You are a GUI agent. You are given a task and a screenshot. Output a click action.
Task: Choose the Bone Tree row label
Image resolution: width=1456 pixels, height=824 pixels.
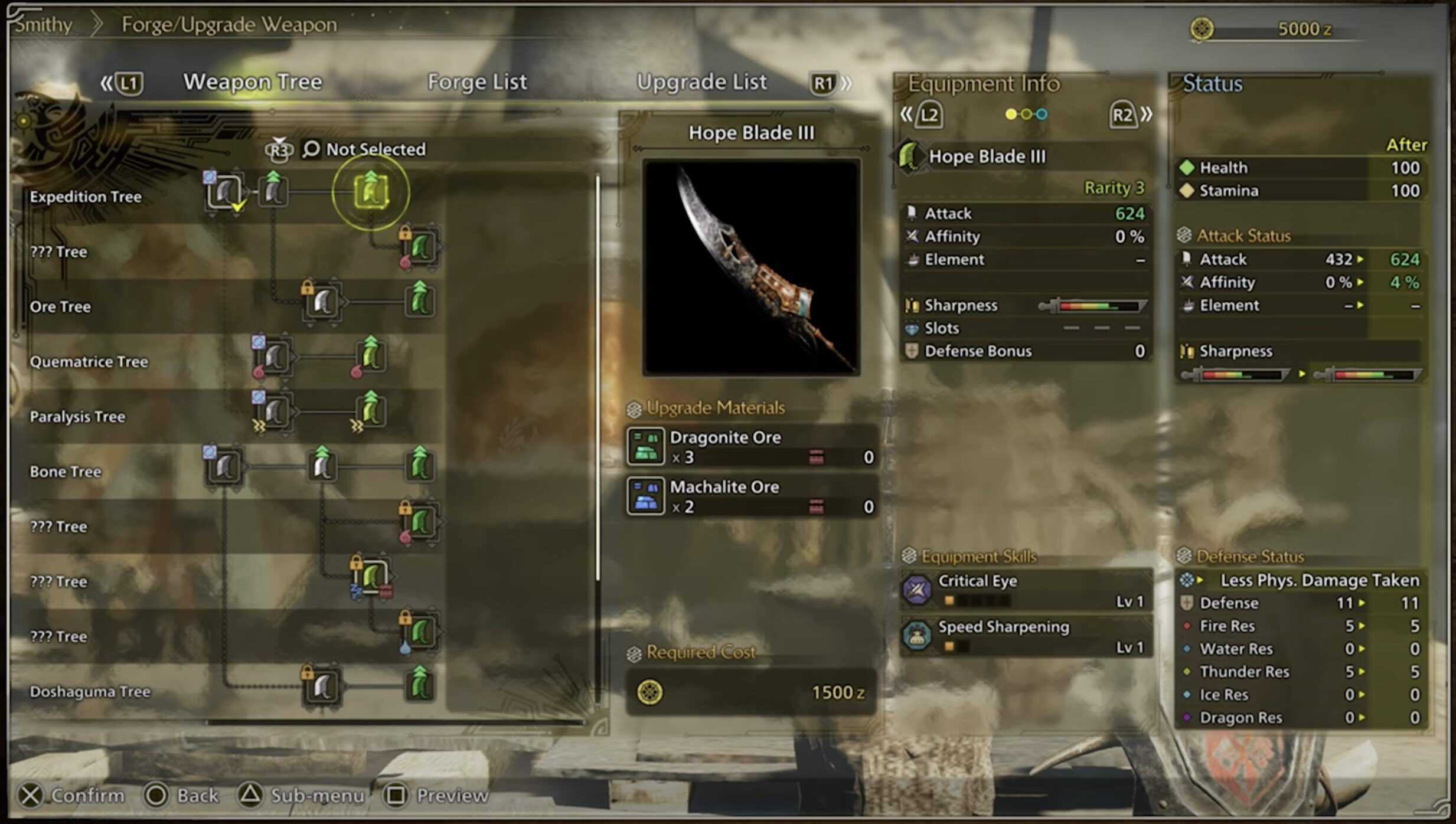65,472
